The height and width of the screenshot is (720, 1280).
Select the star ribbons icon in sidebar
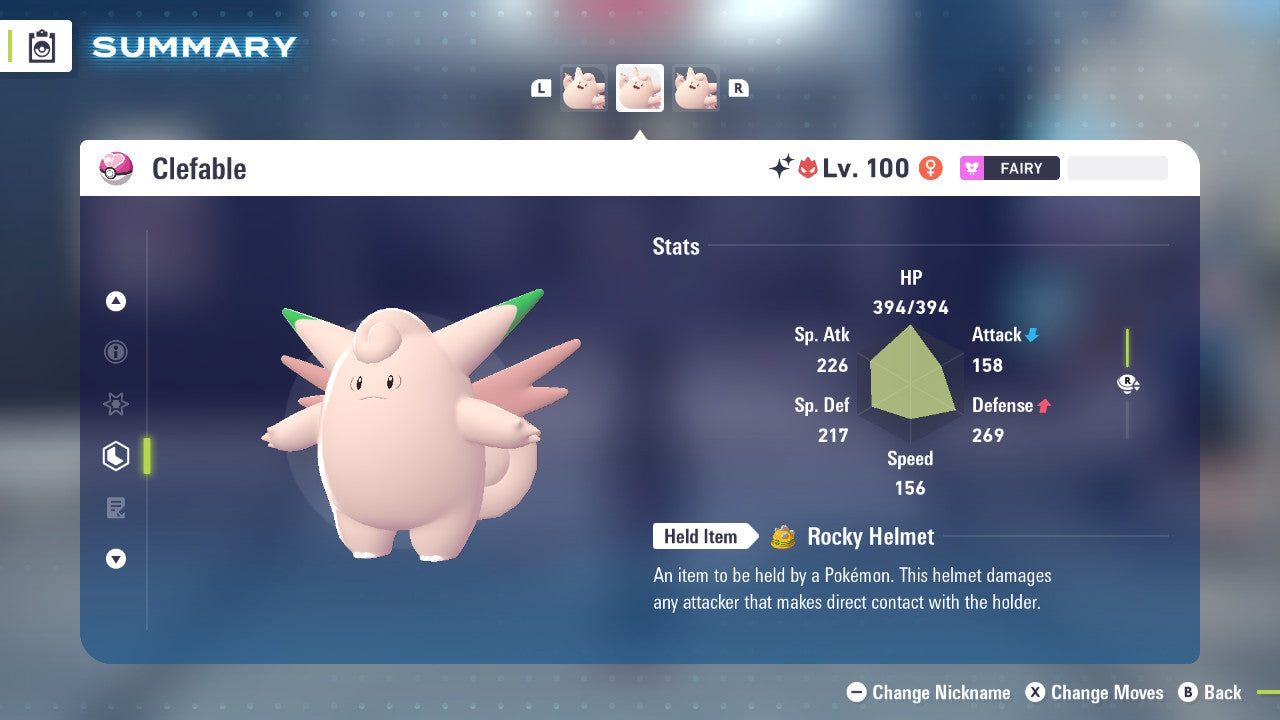point(116,404)
